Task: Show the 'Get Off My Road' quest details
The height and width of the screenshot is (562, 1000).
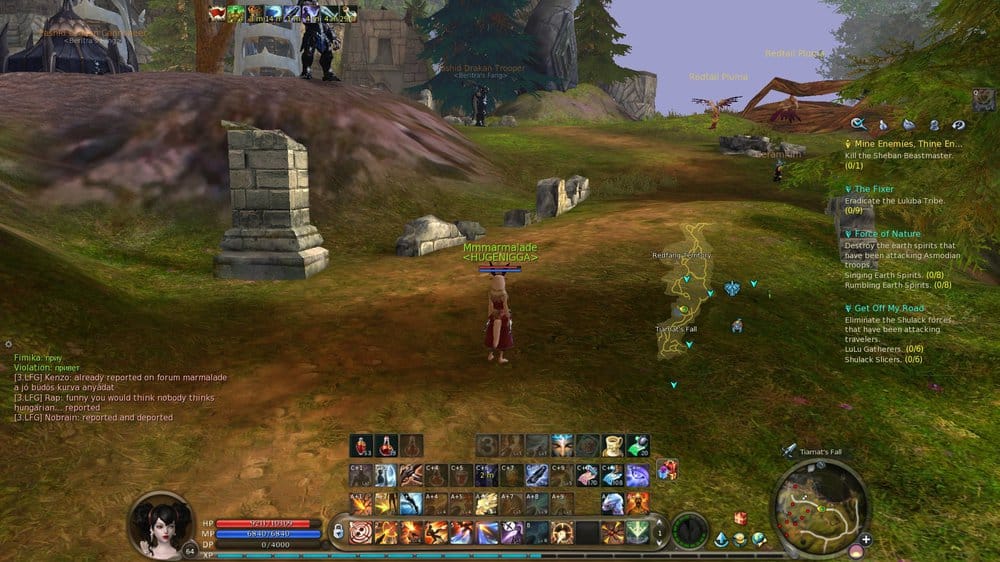Action: pyautogui.click(x=889, y=309)
